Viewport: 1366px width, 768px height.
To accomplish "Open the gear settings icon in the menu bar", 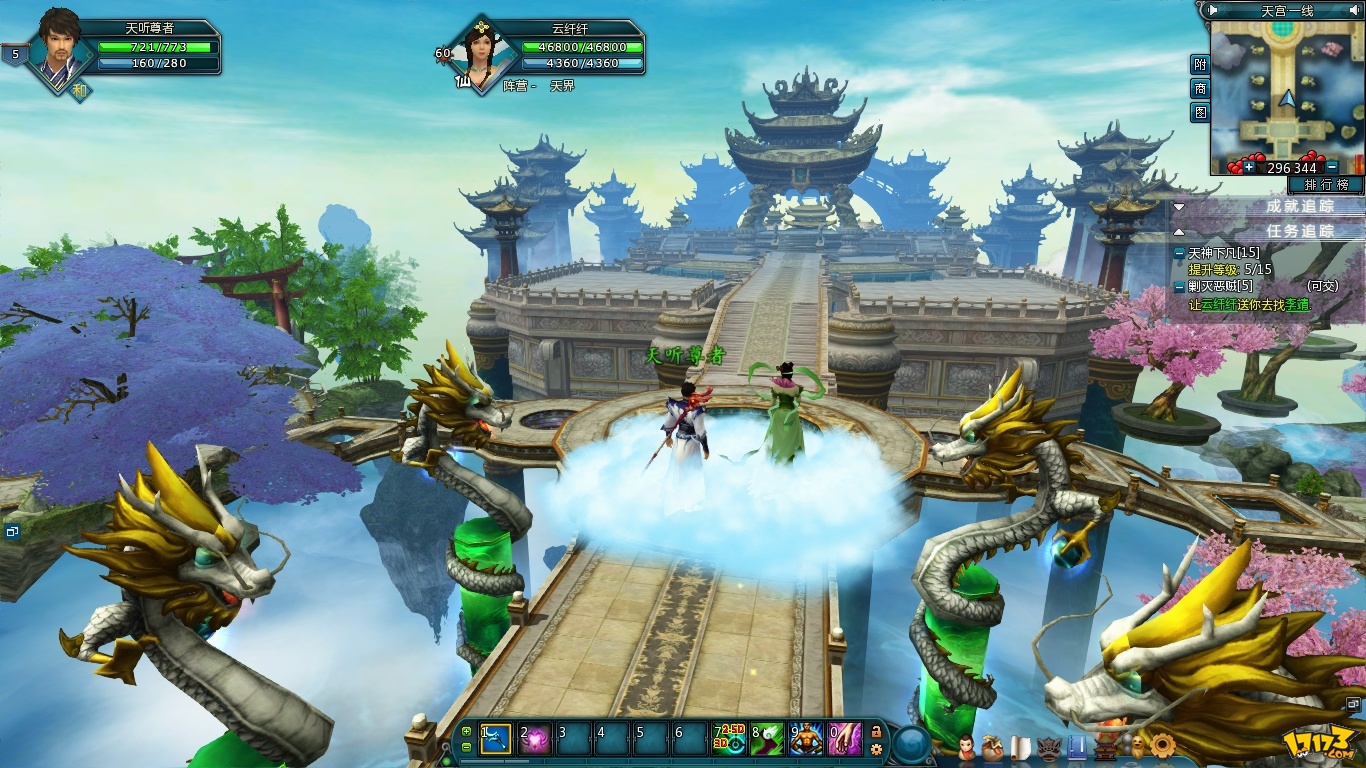I will [x=1162, y=745].
